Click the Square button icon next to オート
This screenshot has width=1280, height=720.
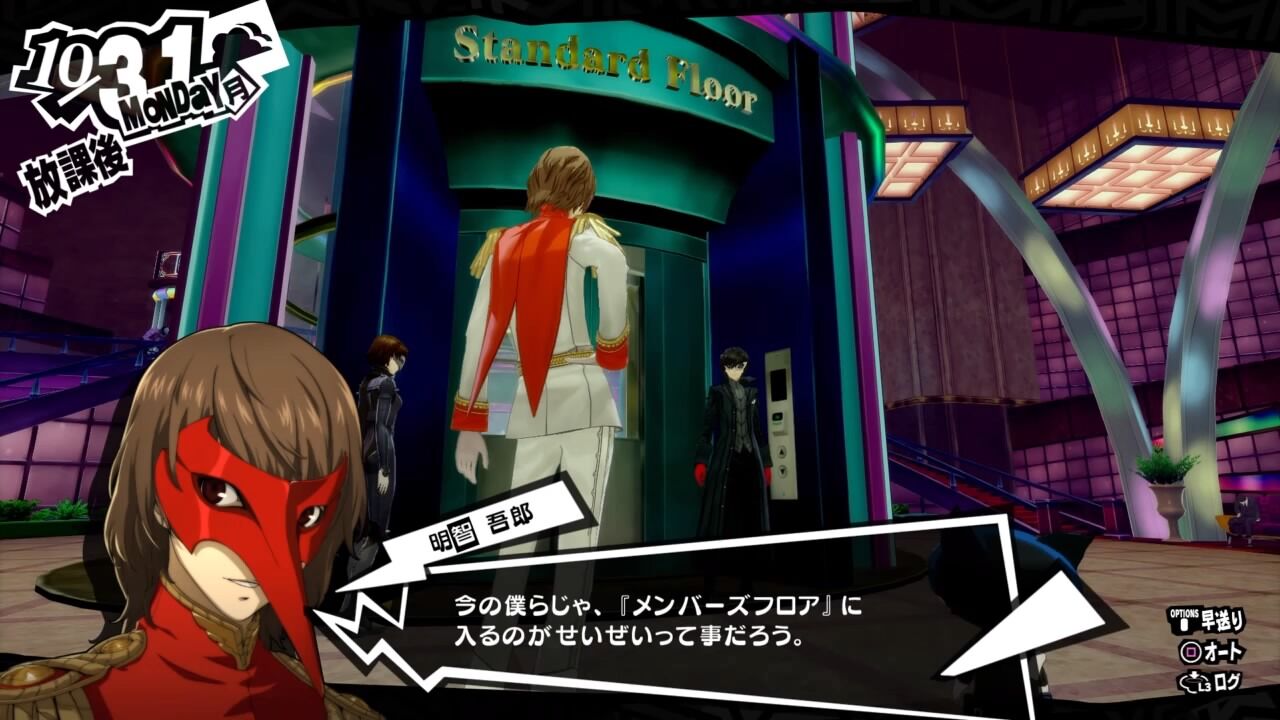pyautogui.click(x=1190, y=651)
